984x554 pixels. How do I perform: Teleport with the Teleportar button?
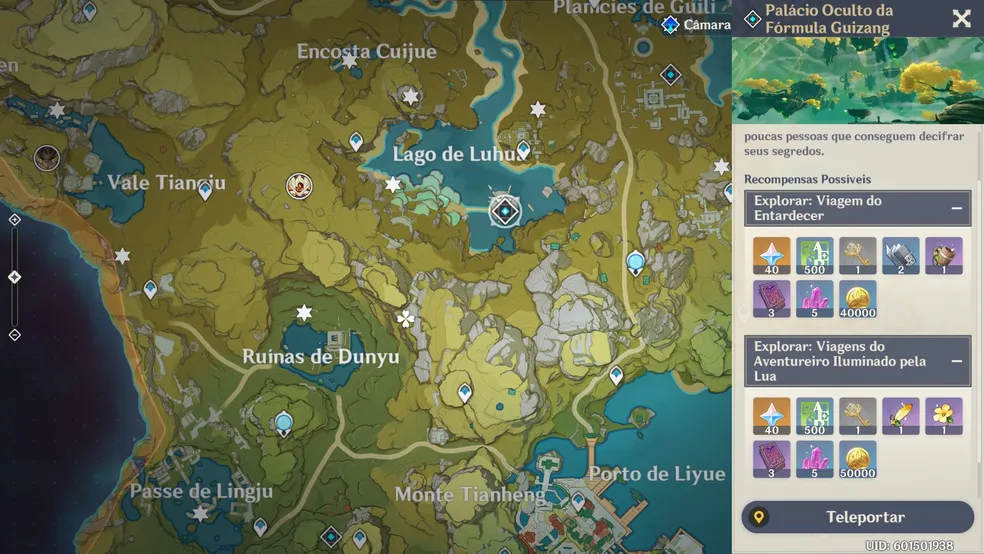857,517
